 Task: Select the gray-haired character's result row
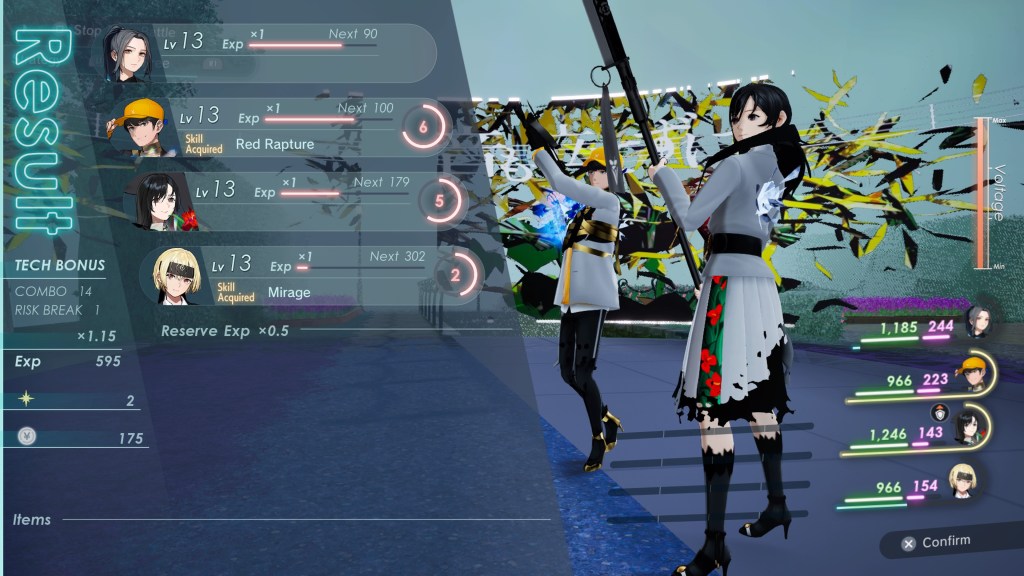tap(270, 53)
